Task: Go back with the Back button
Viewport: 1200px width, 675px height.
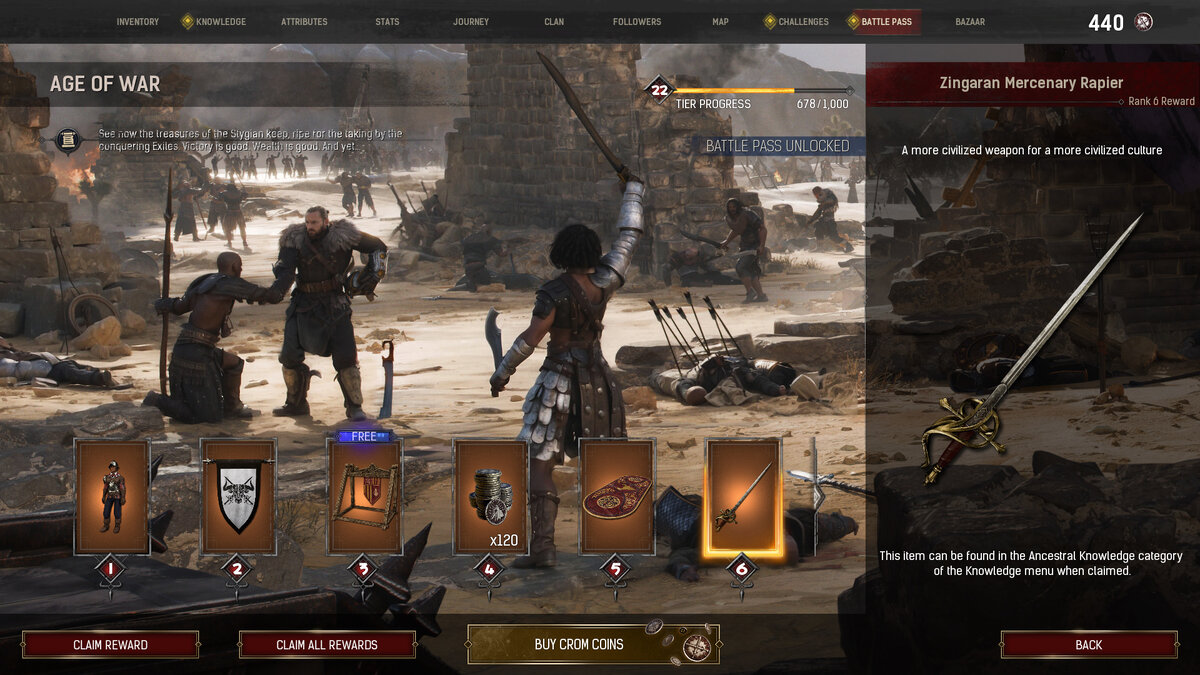Action: tap(1089, 645)
